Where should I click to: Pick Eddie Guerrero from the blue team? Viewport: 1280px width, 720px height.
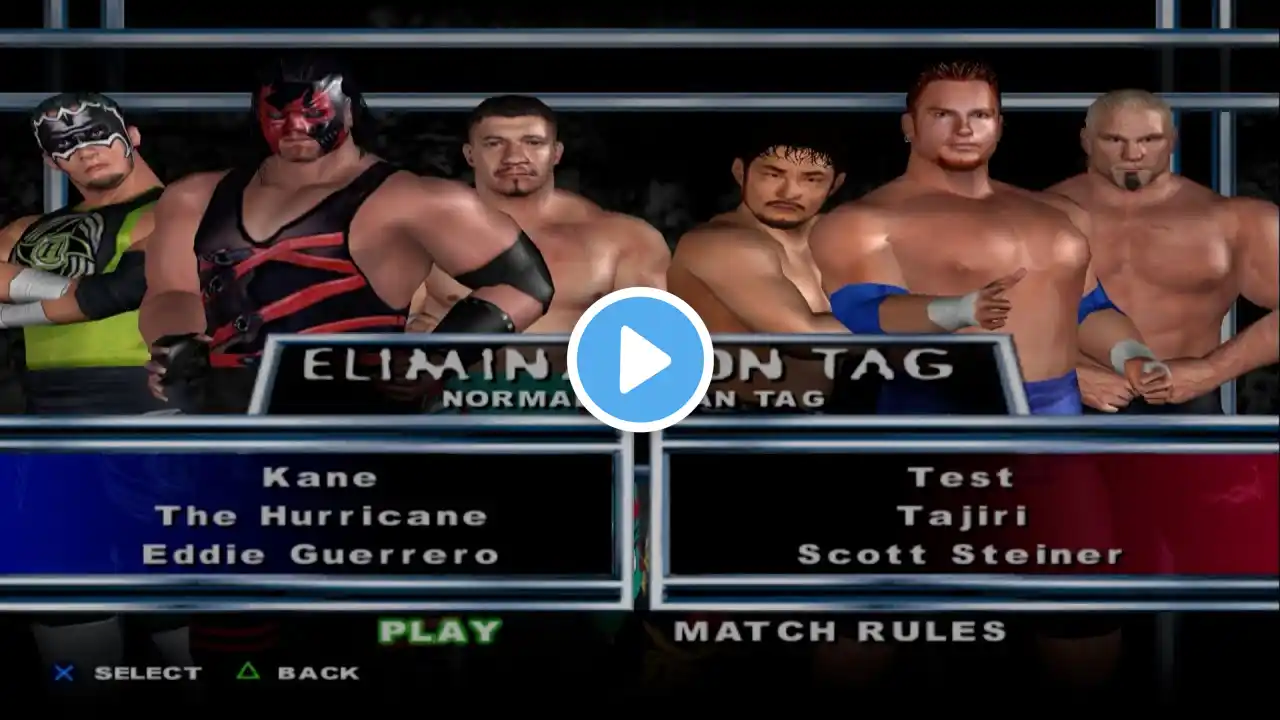(x=320, y=555)
